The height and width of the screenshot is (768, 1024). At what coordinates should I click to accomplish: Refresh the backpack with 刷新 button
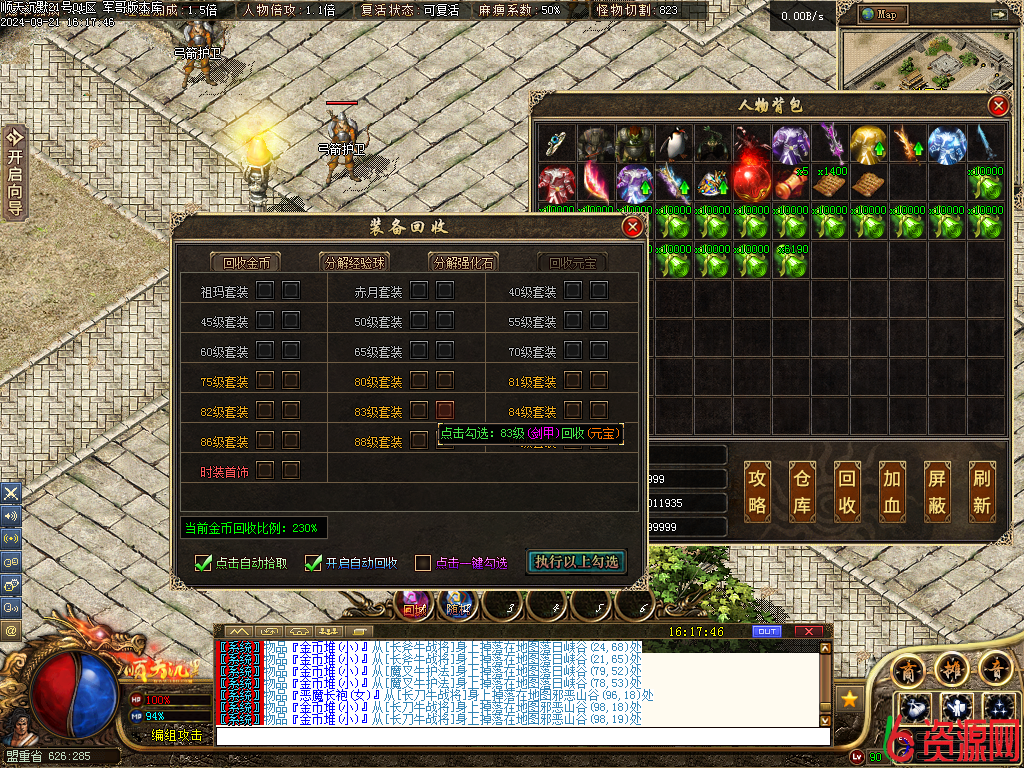pos(982,492)
